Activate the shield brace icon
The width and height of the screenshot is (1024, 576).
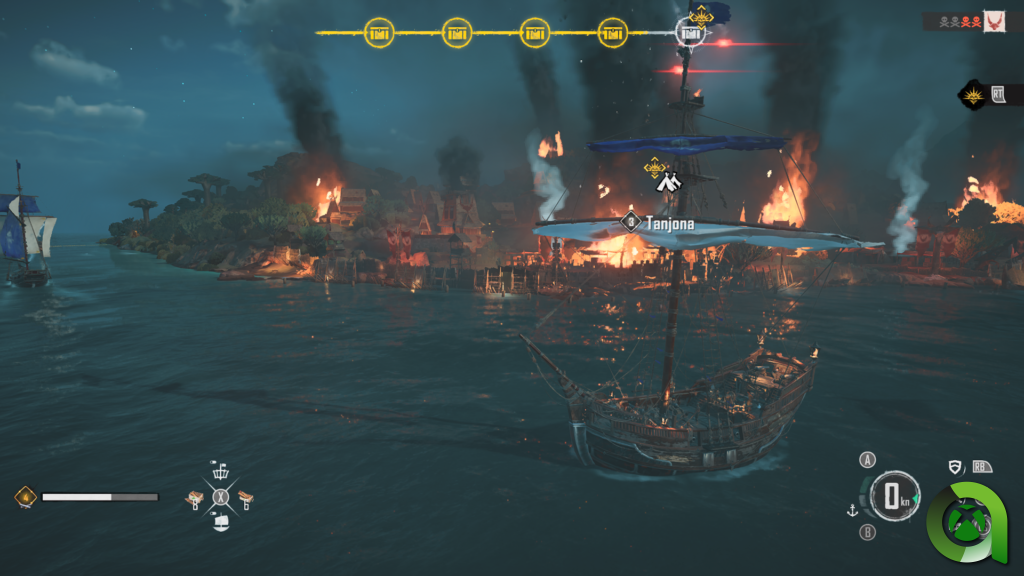click(954, 467)
